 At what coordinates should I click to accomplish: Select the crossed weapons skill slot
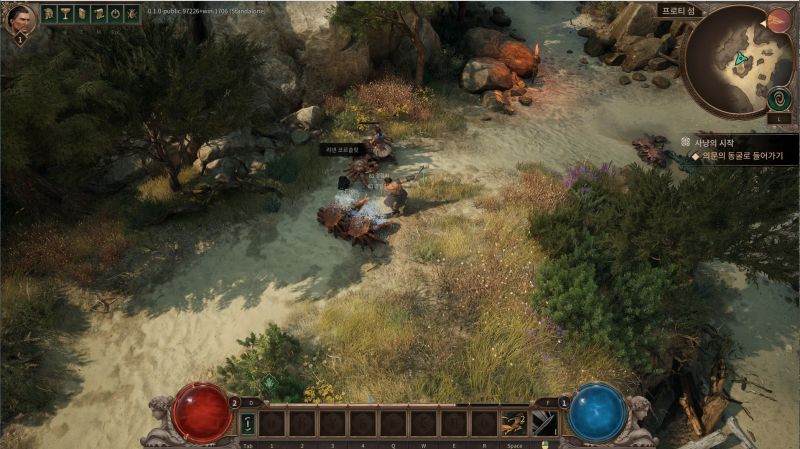tap(545, 424)
